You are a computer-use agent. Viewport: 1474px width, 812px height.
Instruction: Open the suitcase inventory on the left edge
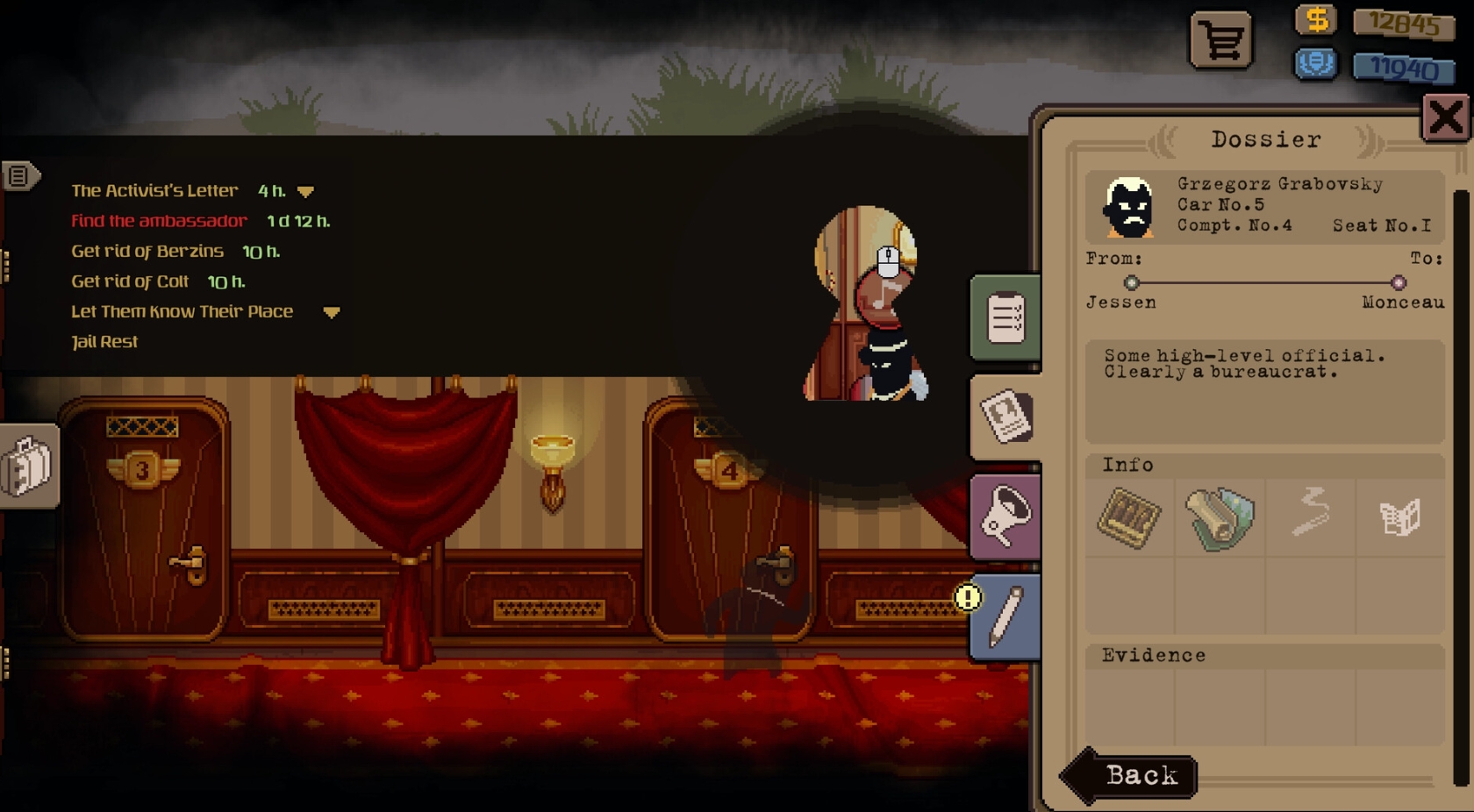point(26,467)
